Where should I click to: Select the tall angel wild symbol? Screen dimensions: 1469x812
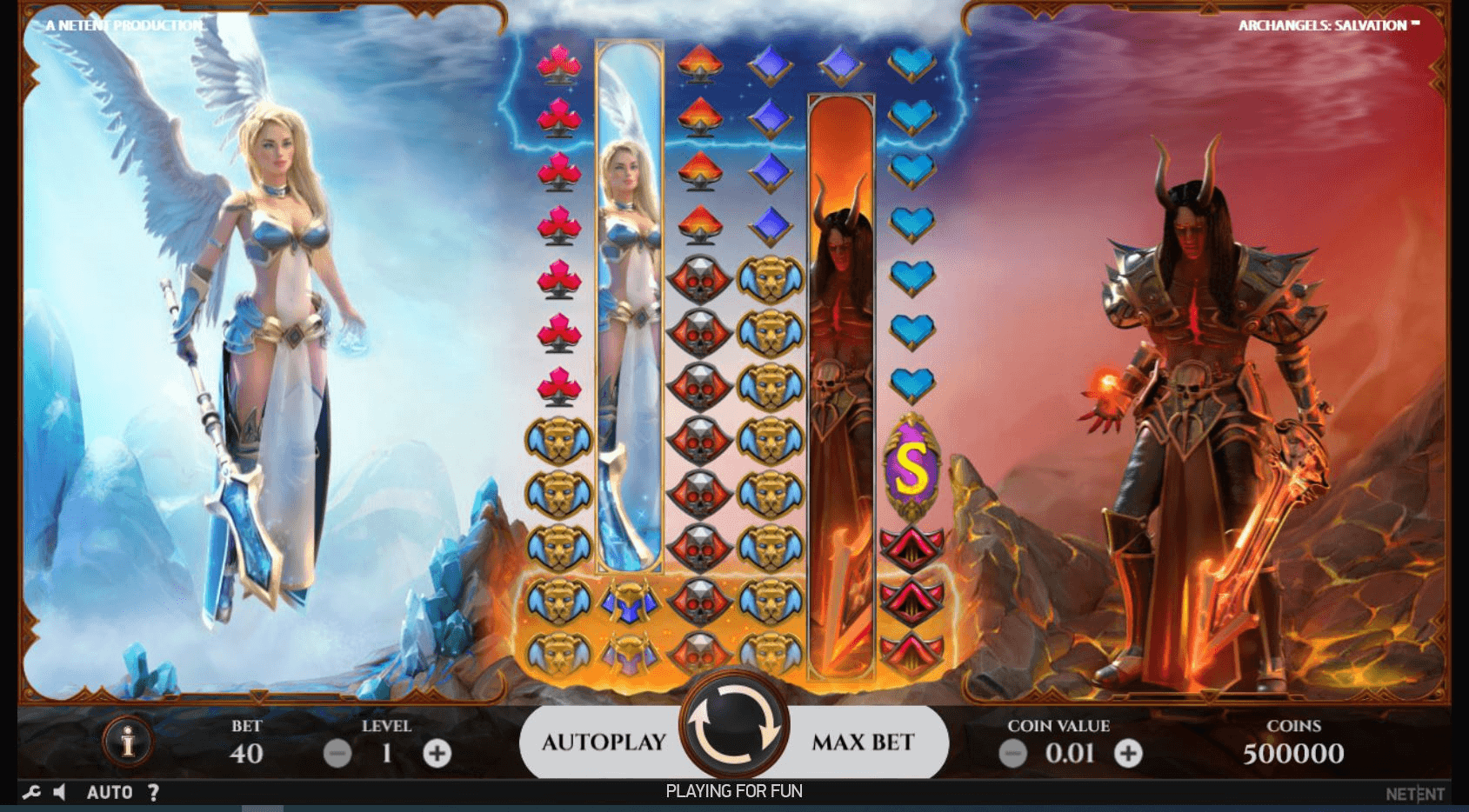click(x=628, y=304)
